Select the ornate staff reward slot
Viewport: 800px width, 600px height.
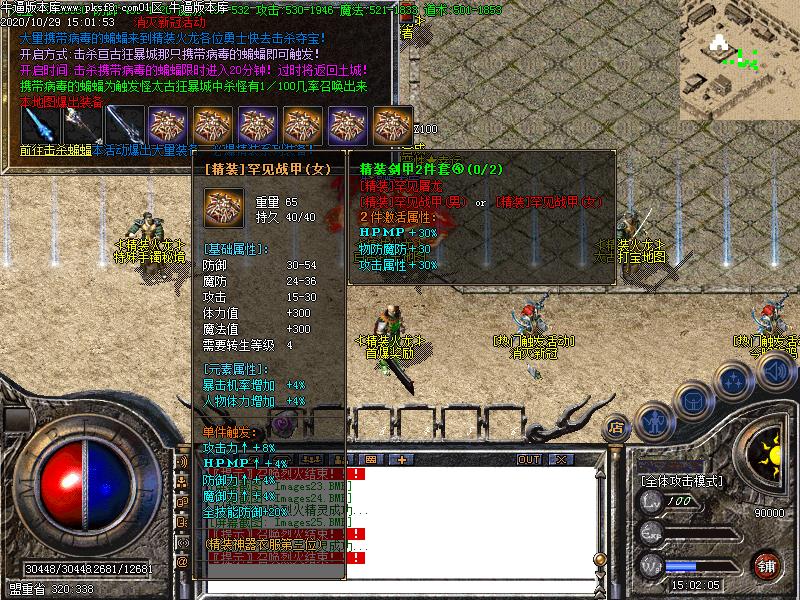83,125
